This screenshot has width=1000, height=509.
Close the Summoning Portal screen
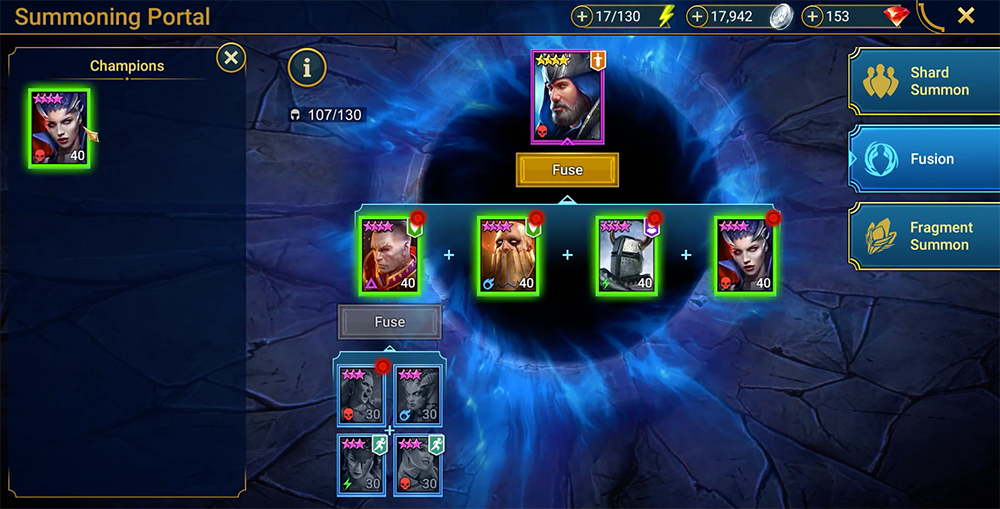click(x=966, y=16)
